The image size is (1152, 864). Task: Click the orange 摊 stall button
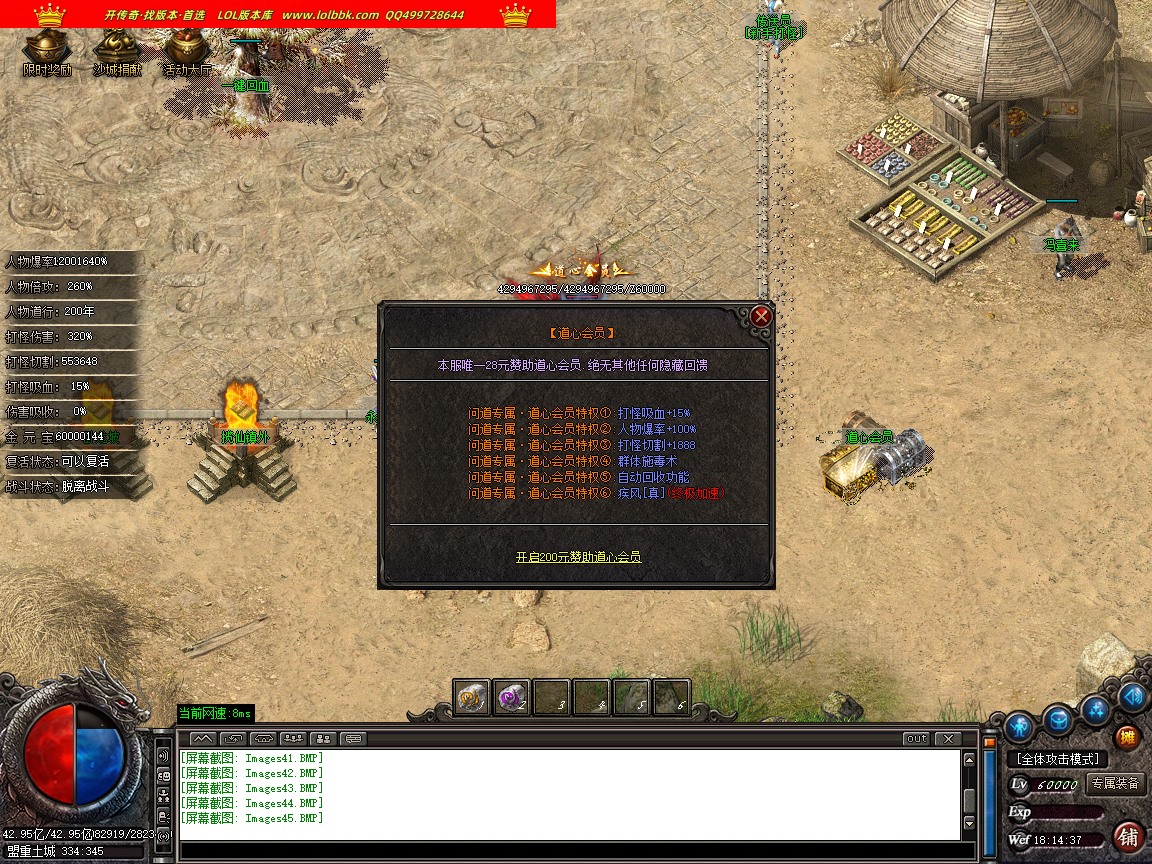(1128, 738)
